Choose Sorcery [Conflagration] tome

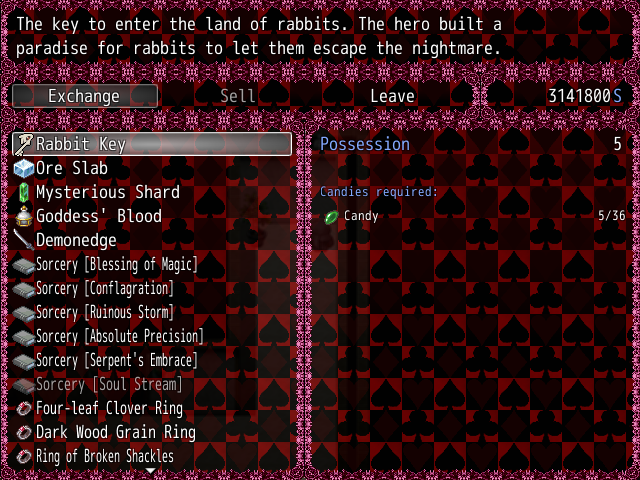[104, 288]
